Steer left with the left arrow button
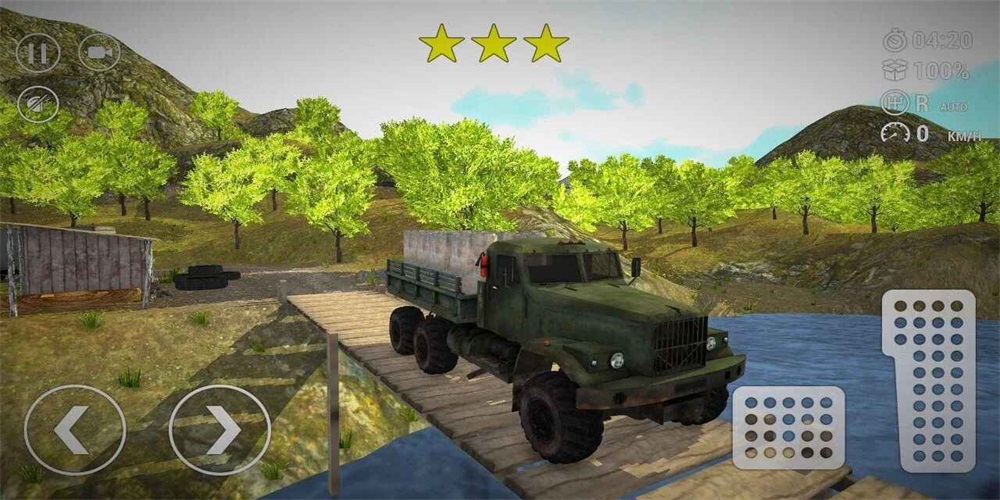Screen dimensions: 1000x500 pos(75,430)
